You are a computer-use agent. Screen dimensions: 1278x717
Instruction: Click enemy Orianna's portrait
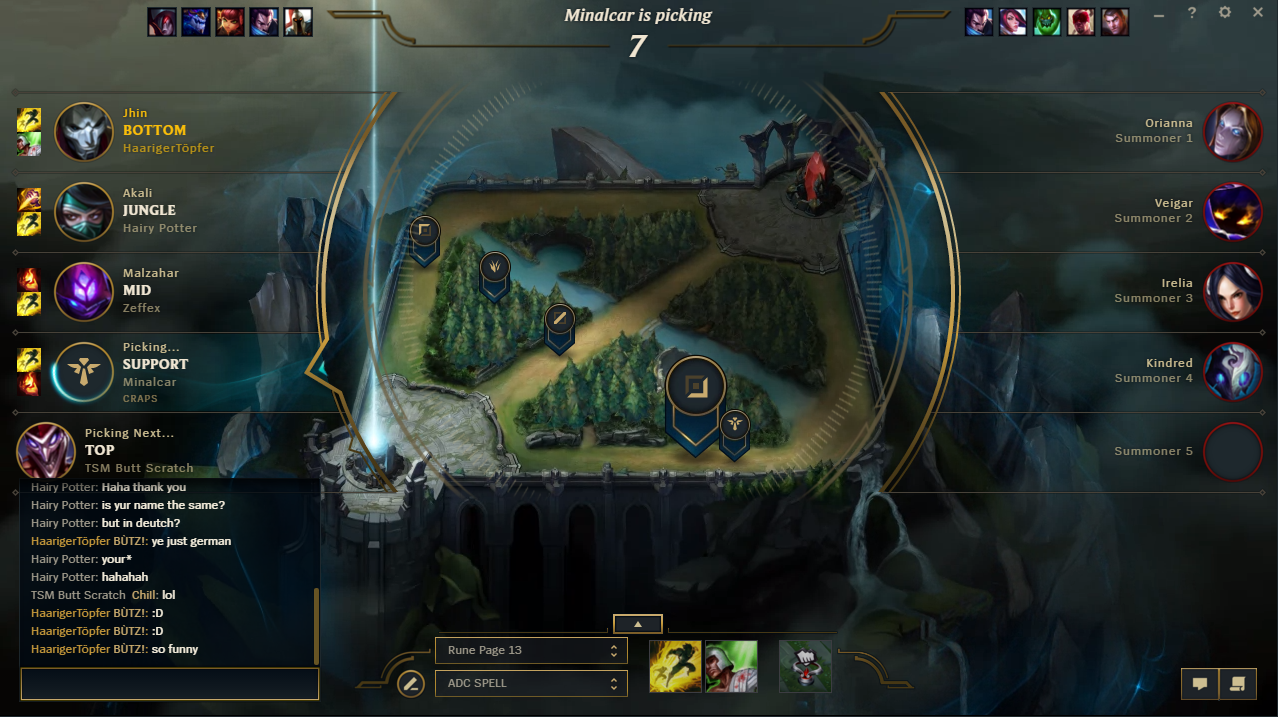tap(1233, 131)
